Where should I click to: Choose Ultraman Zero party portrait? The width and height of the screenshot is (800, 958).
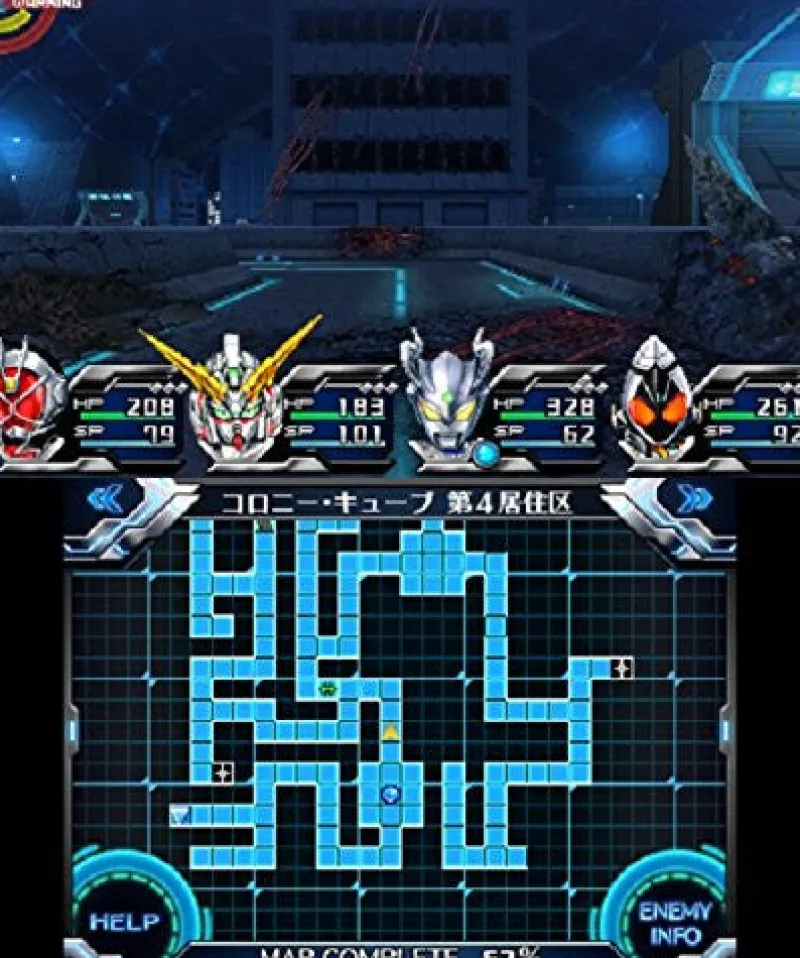click(446, 398)
